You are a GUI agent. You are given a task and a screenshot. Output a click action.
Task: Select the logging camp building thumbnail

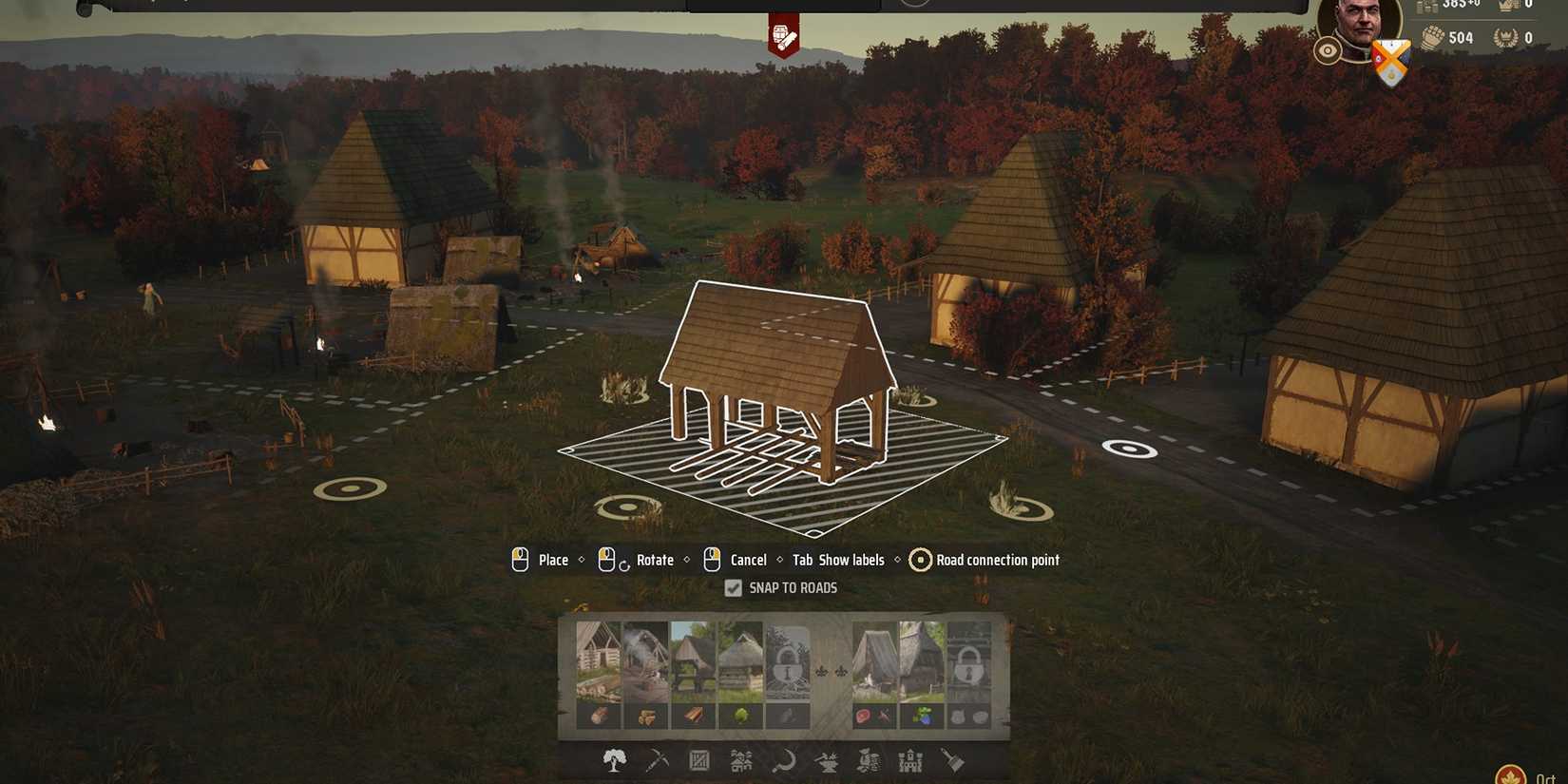tap(598, 660)
